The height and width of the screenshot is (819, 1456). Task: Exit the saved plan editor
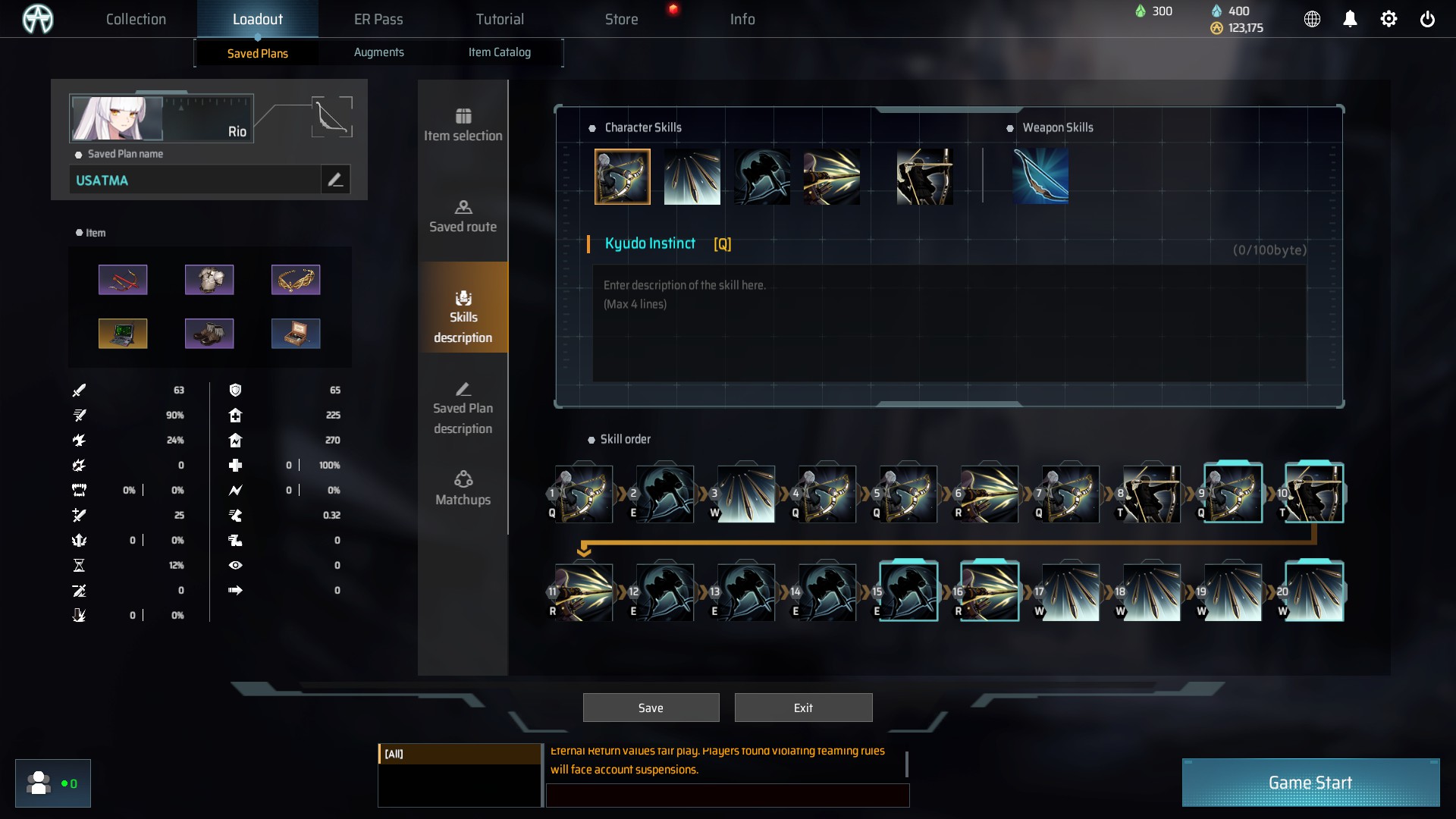(x=803, y=708)
